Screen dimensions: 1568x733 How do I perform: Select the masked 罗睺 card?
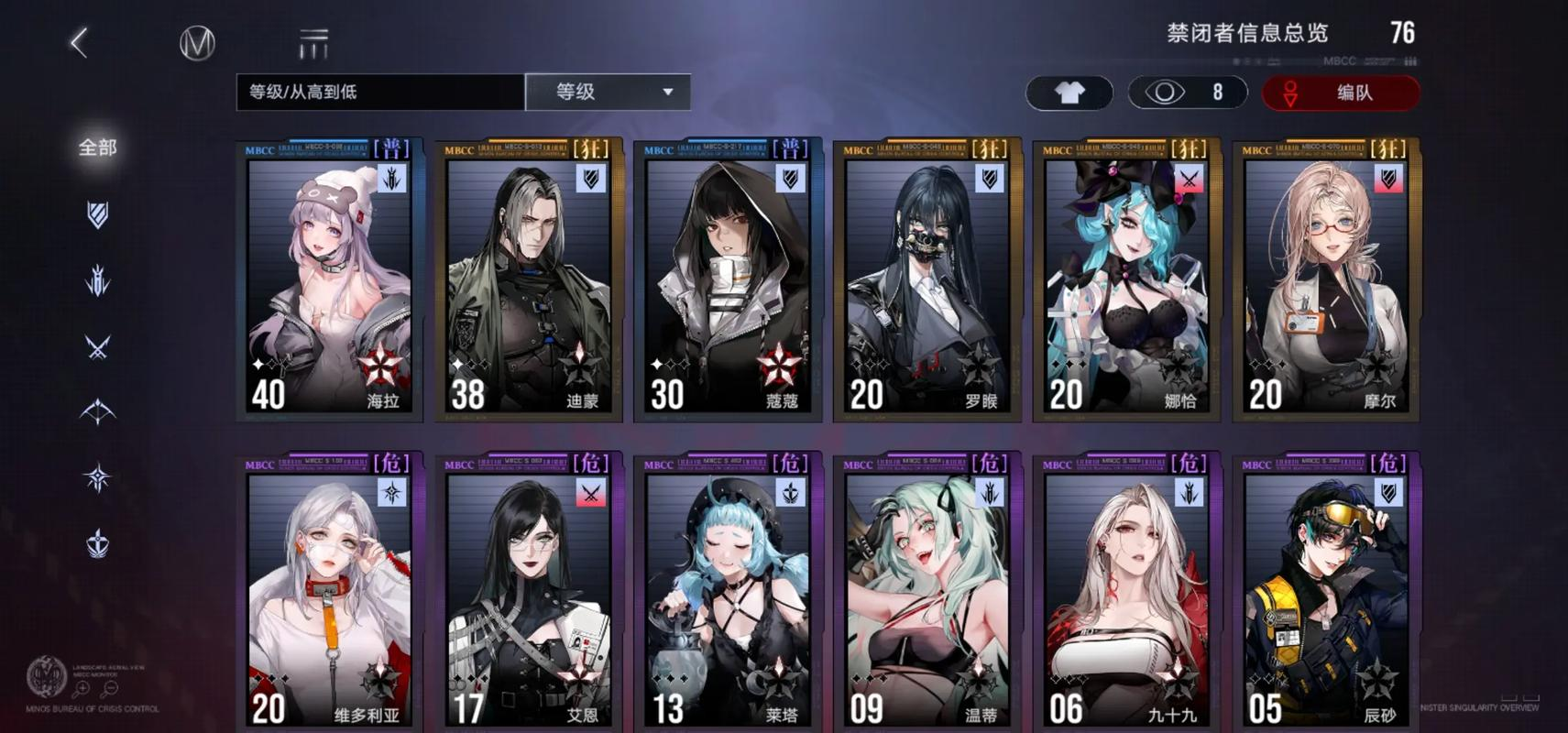point(927,279)
